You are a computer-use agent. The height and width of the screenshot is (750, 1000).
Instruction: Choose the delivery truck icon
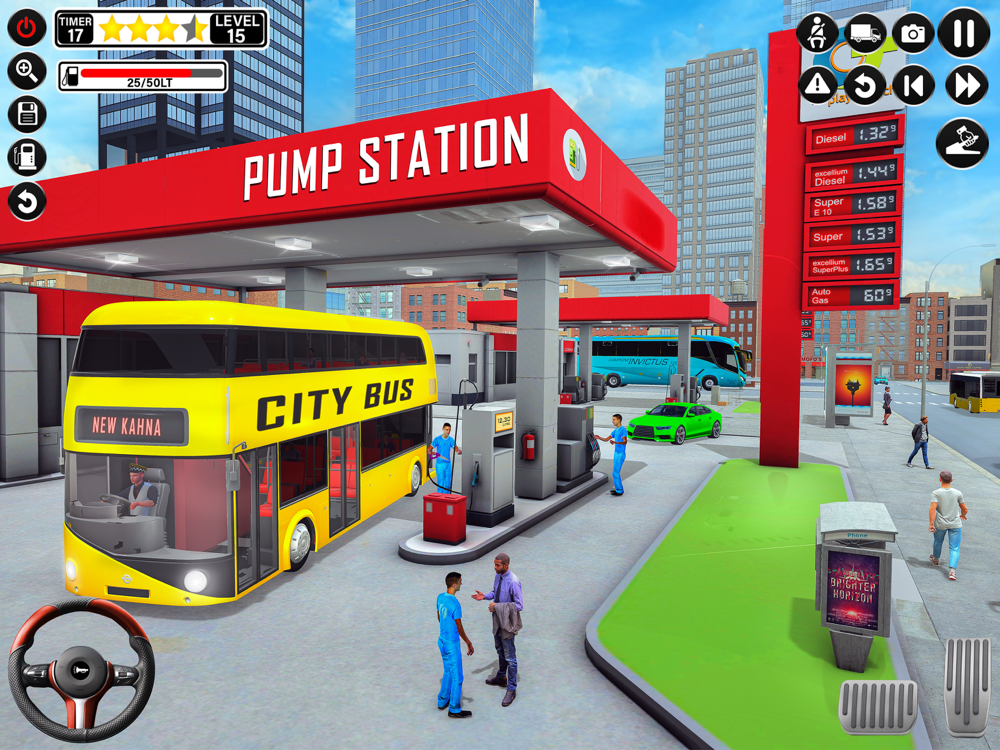tap(865, 34)
